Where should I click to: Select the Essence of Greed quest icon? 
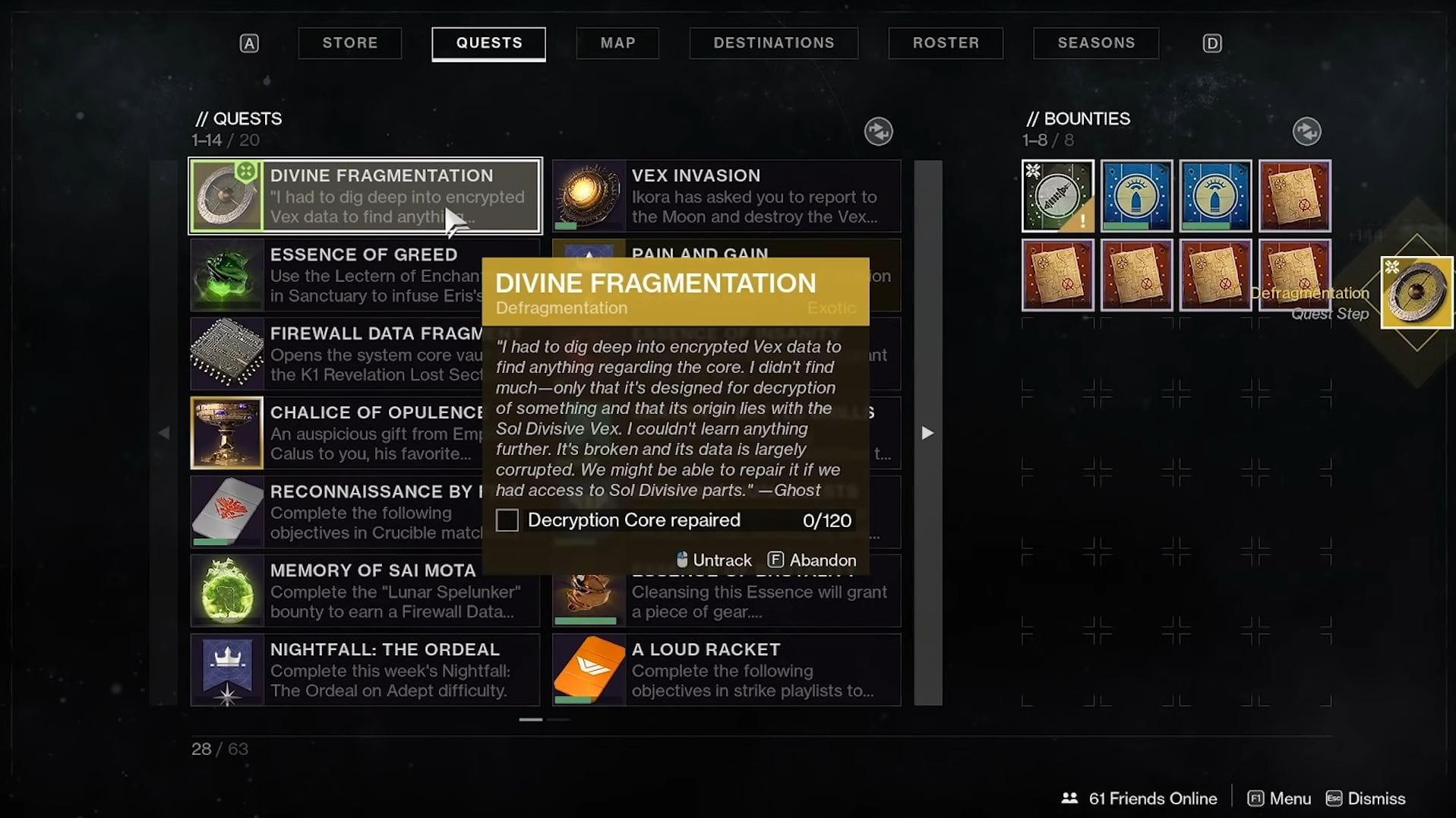tap(226, 275)
